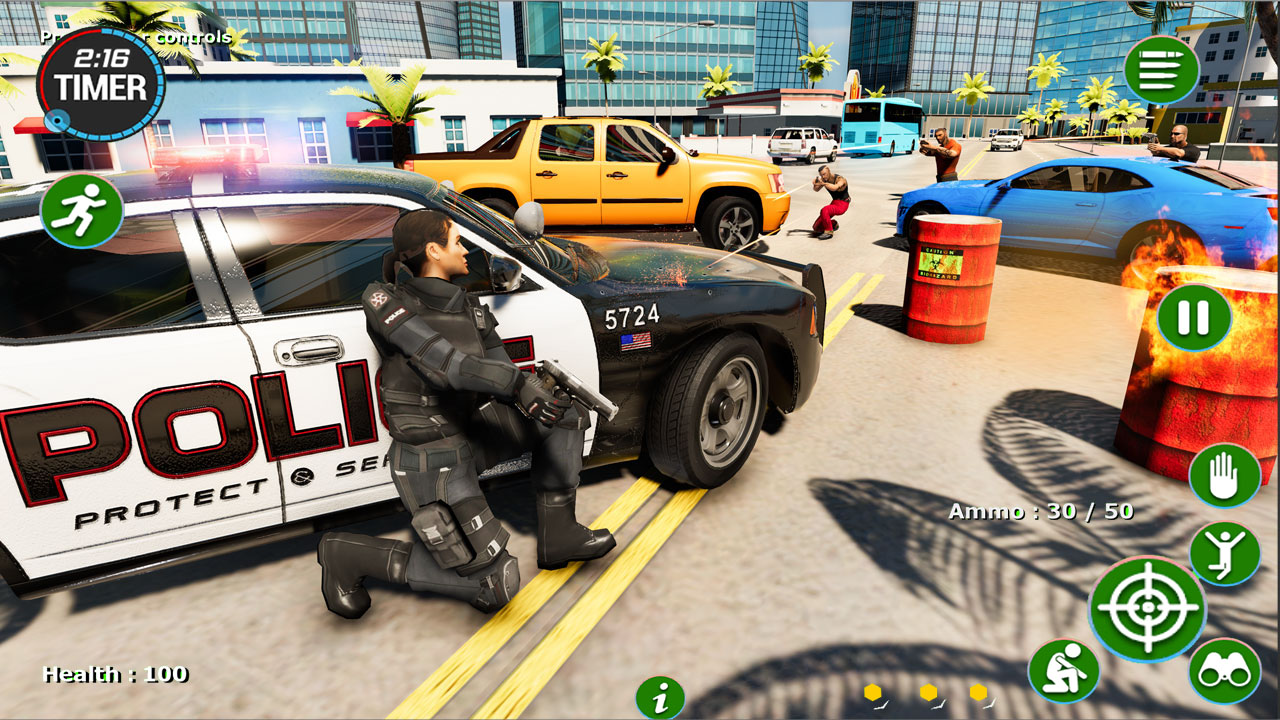Open the hamburger game menu
Screen dimensions: 1280x720
[1162, 69]
